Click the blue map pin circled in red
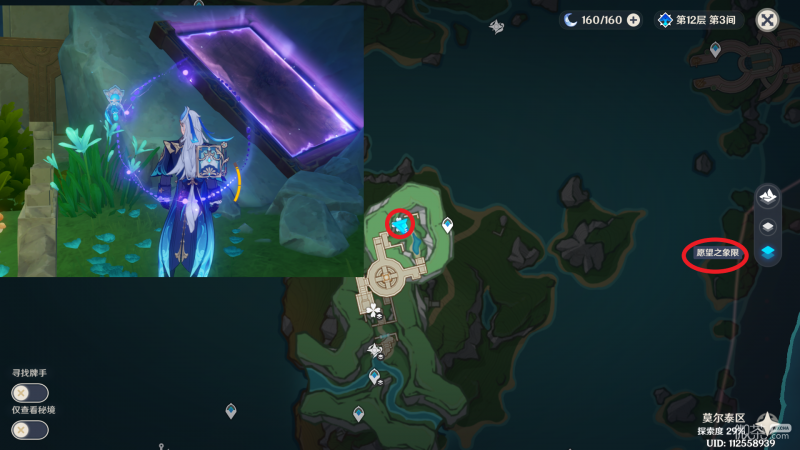 coord(401,225)
